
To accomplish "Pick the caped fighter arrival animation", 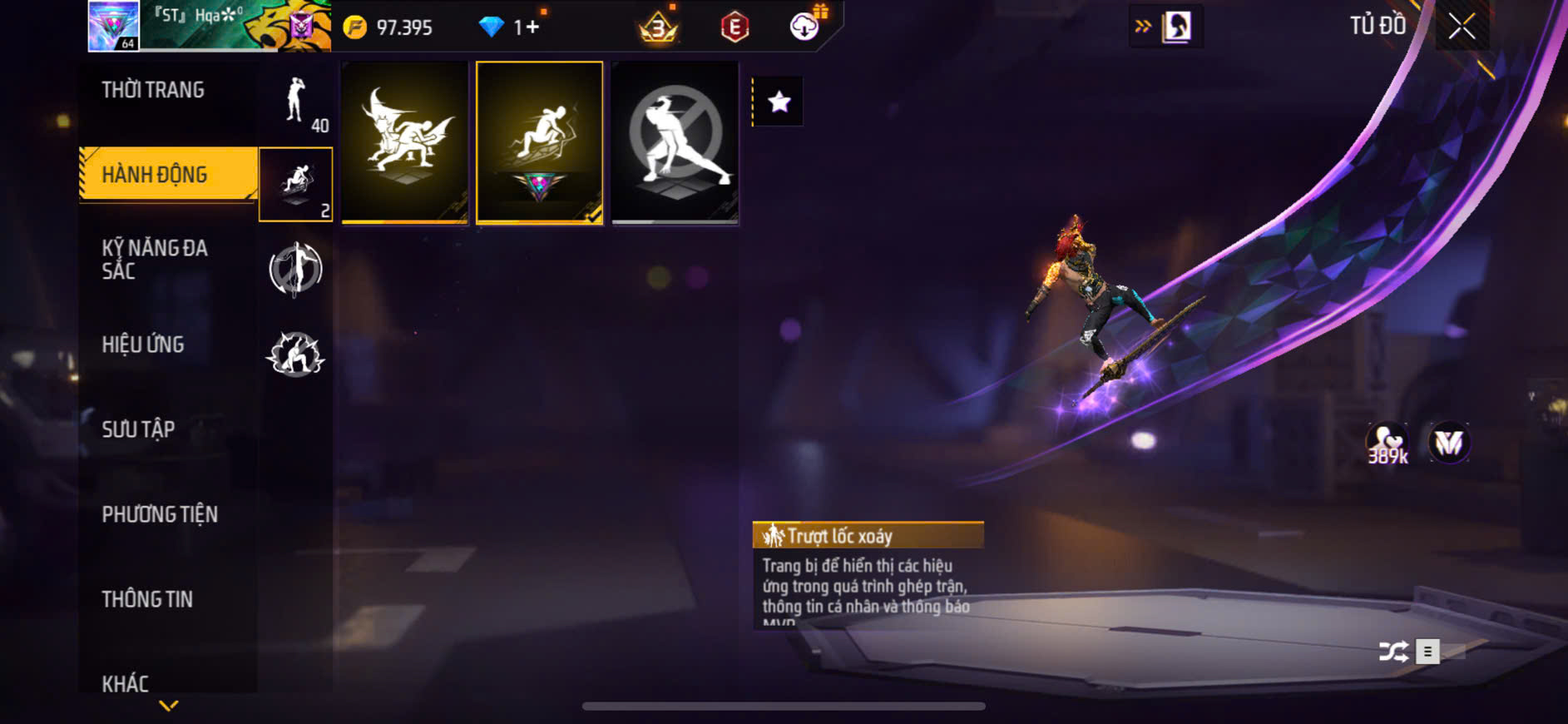I will coord(405,141).
